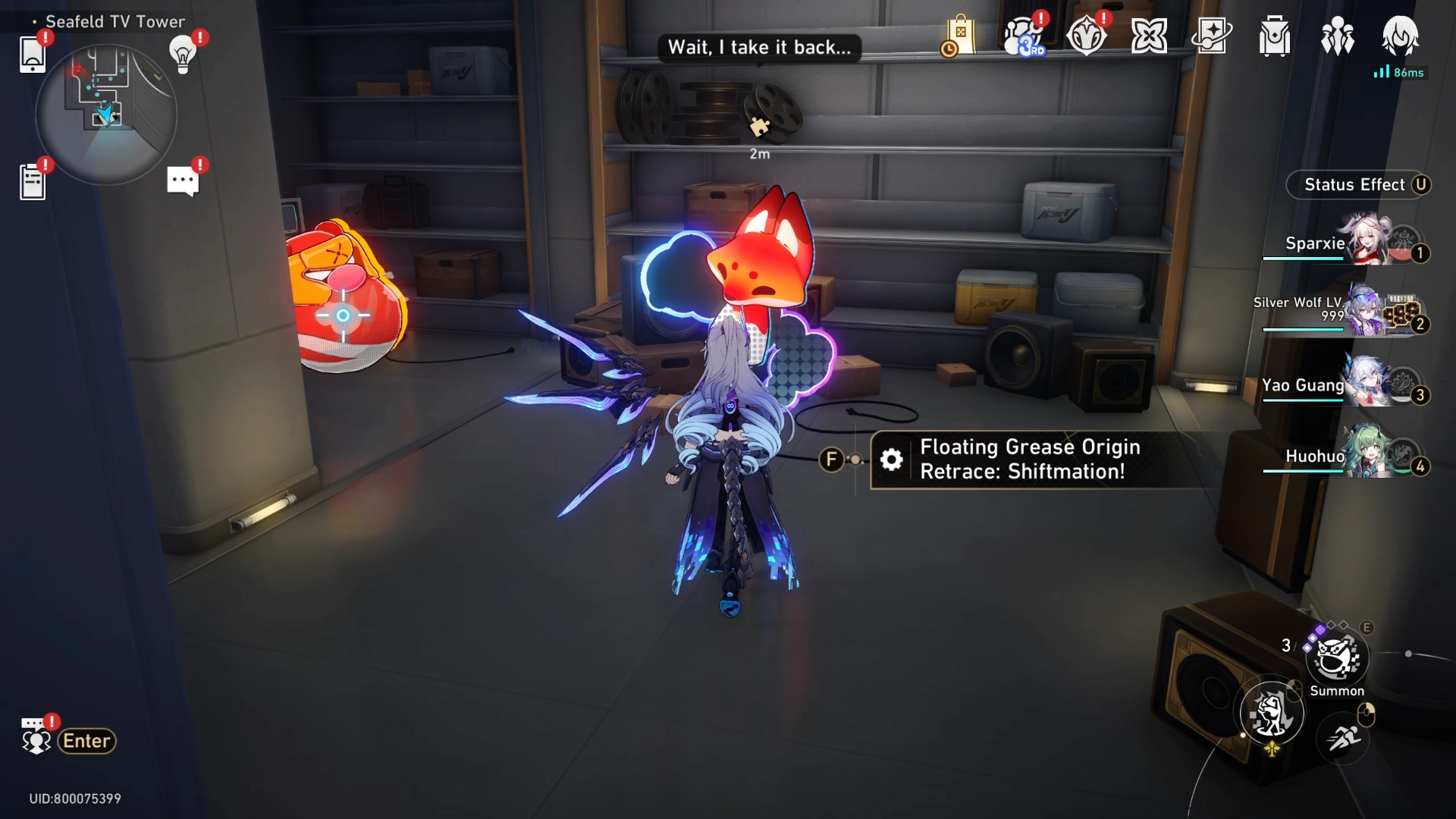Open the circular minimap
Screen dimensions: 1456x819
point(106,114)
